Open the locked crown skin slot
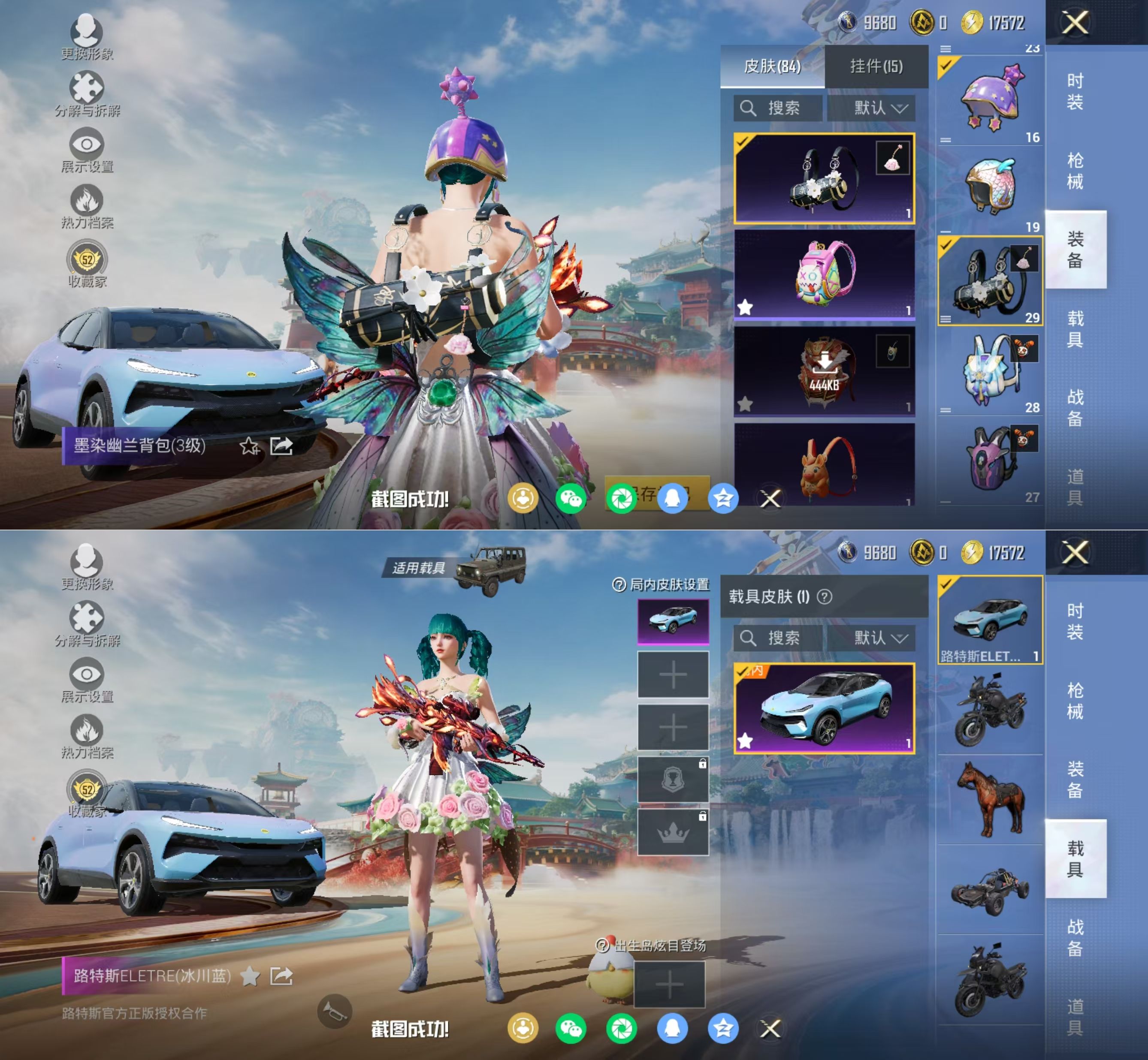This screenshot has height=1060, width=1148. 672,832
